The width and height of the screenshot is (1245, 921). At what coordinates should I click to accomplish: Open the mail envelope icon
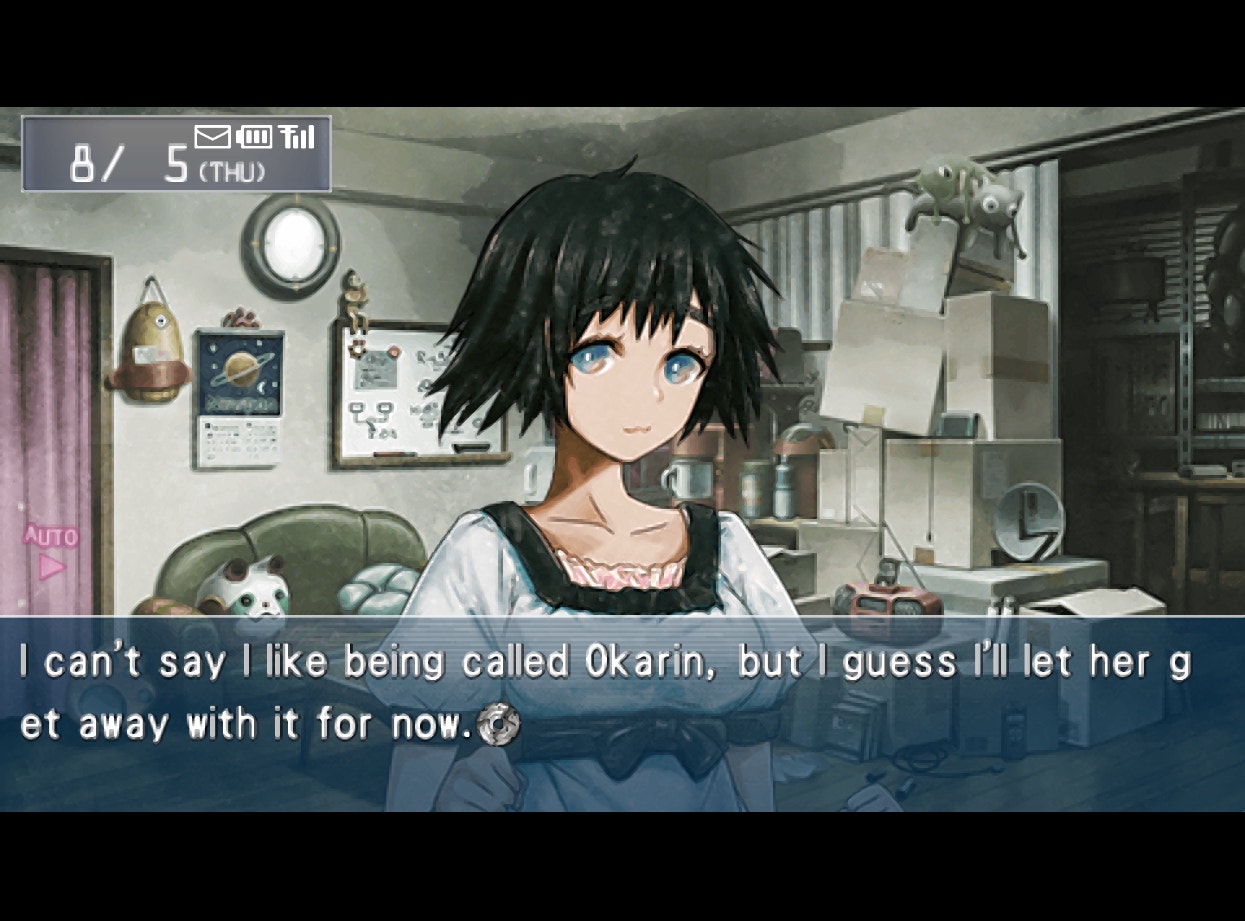212,137
